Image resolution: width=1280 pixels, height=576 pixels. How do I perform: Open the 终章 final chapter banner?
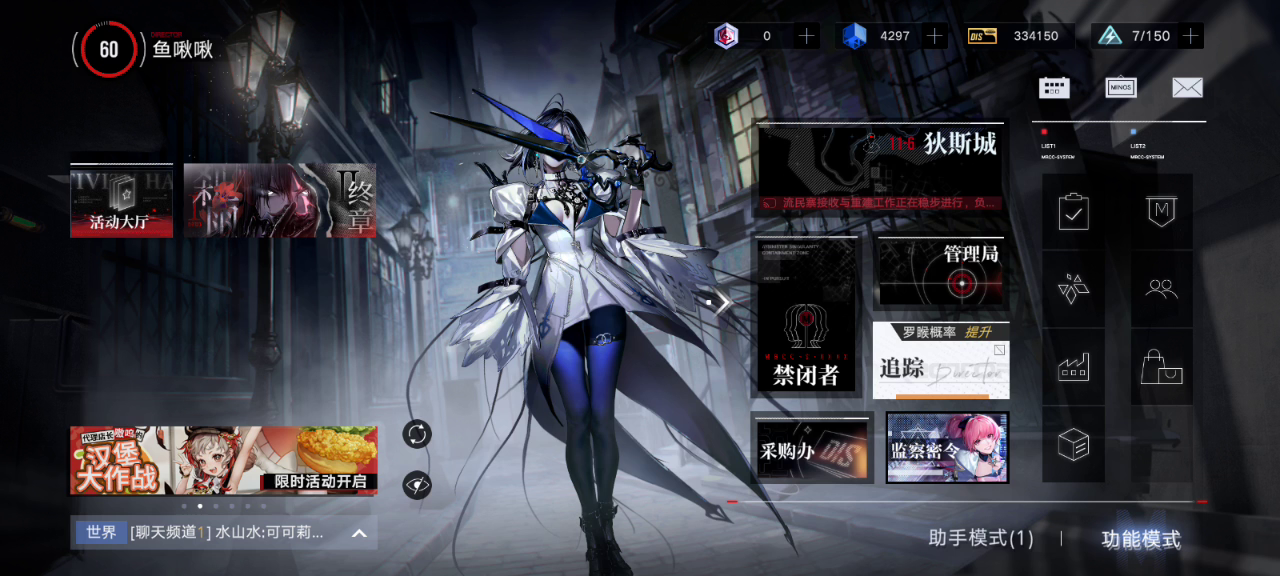click(x=280, y=201)
